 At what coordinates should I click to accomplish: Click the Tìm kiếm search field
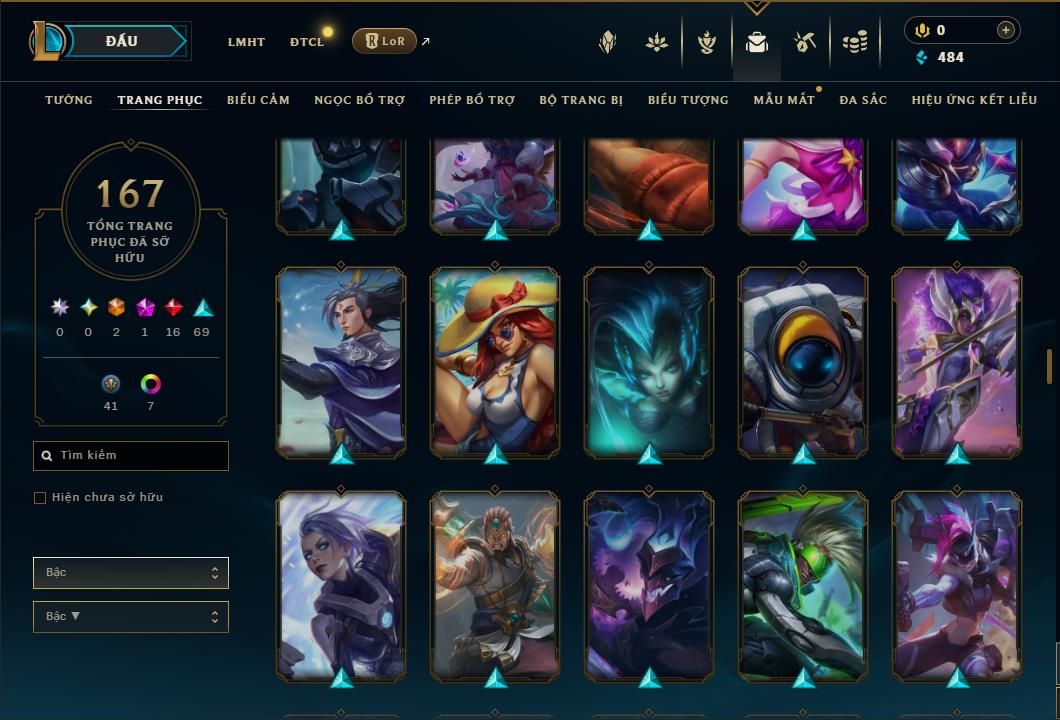point(131,456)
